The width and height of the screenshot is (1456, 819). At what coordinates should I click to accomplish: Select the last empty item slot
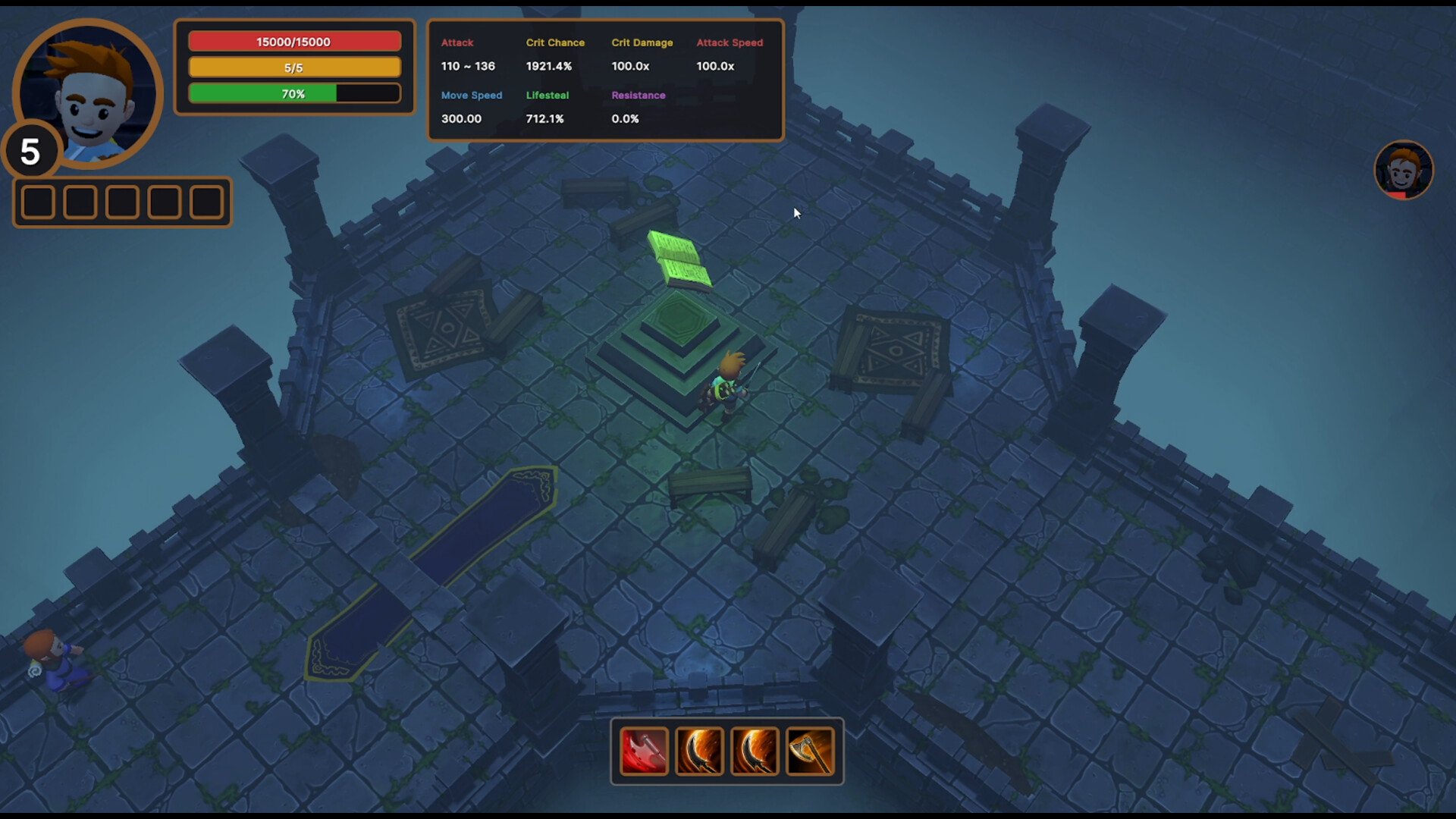tap(206, 201)
